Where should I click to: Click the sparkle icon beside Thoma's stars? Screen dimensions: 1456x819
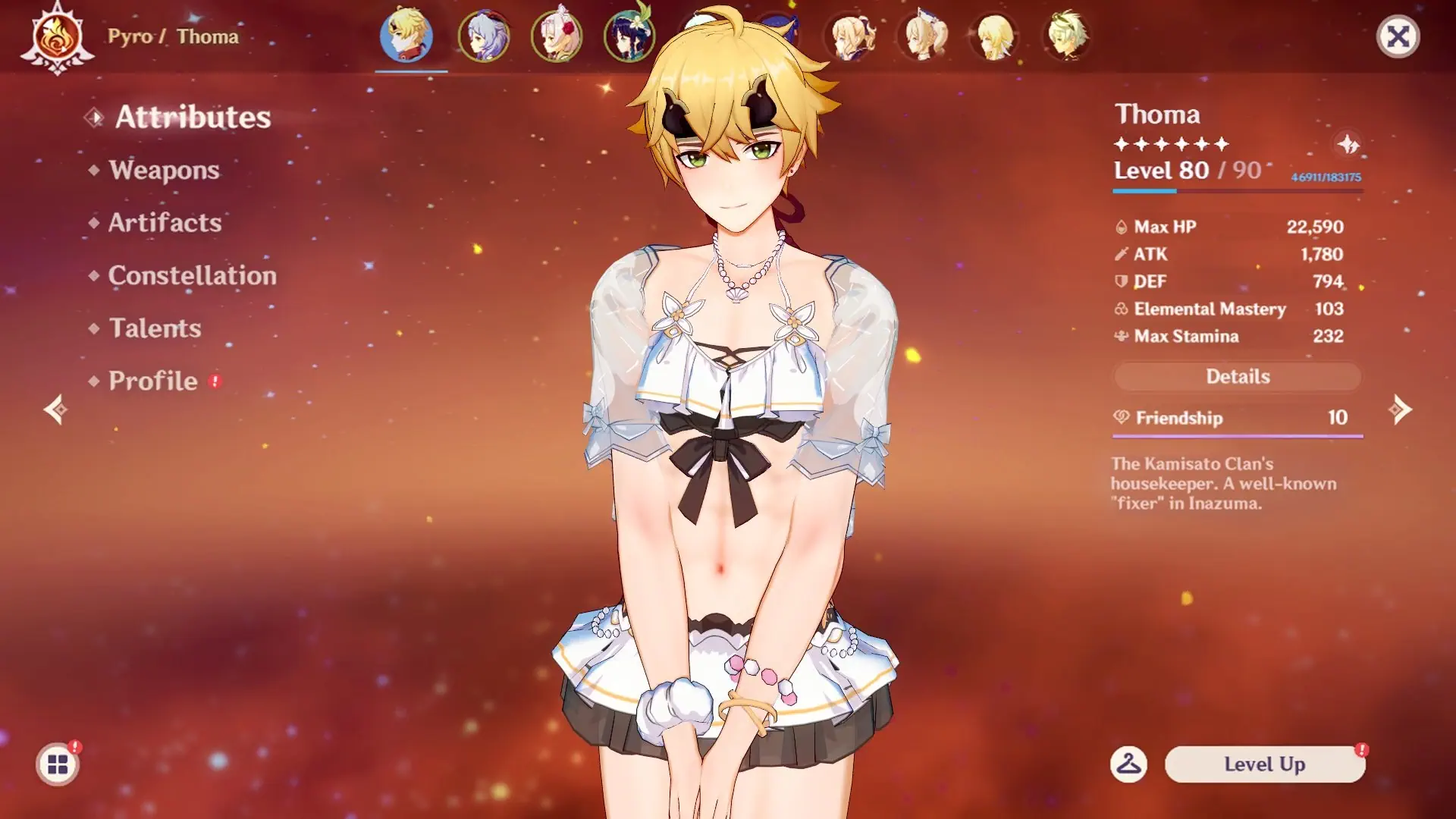click(x=1348, y=144)
